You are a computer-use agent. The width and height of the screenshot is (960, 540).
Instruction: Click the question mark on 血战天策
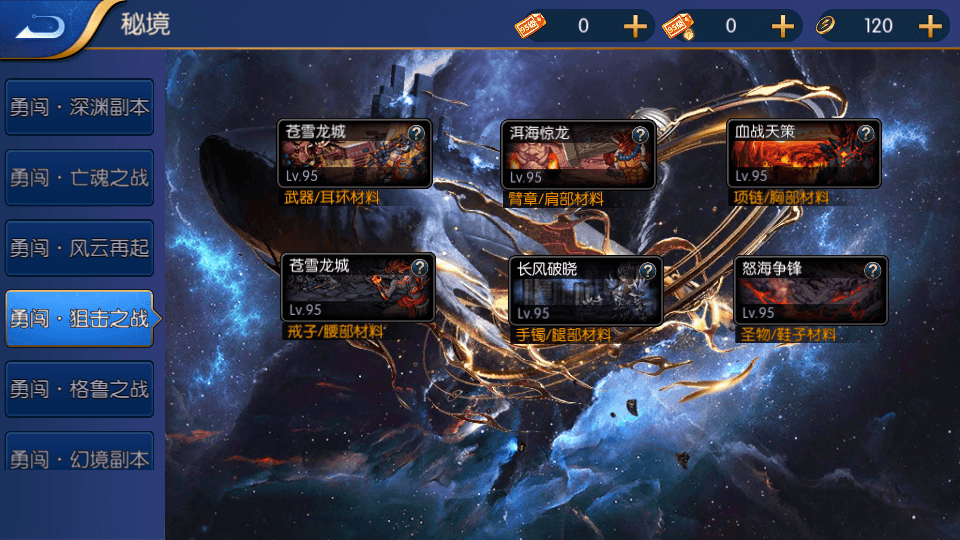tap(866, 135)
